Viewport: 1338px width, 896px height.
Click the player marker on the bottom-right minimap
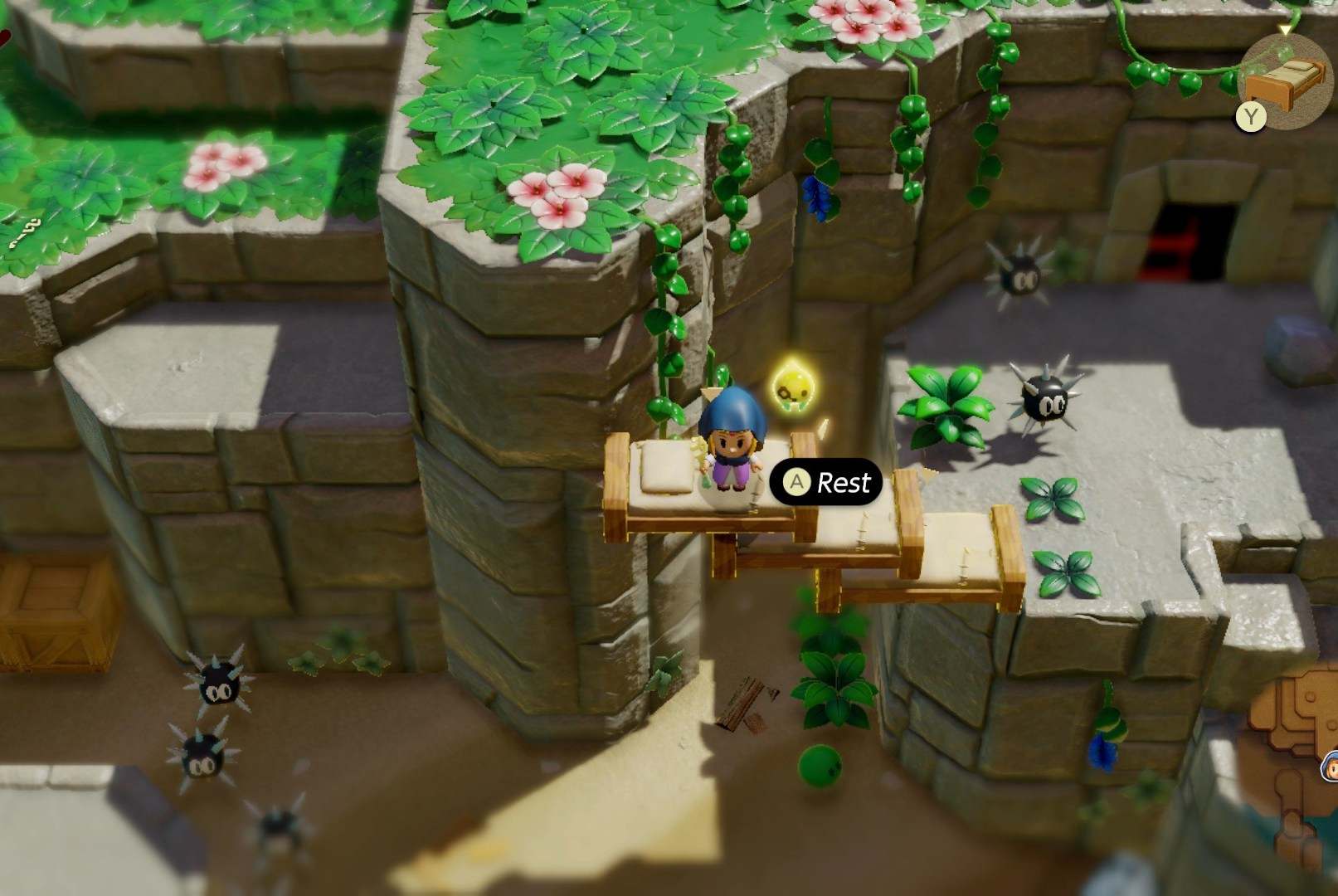click(x=1331, y=766)
